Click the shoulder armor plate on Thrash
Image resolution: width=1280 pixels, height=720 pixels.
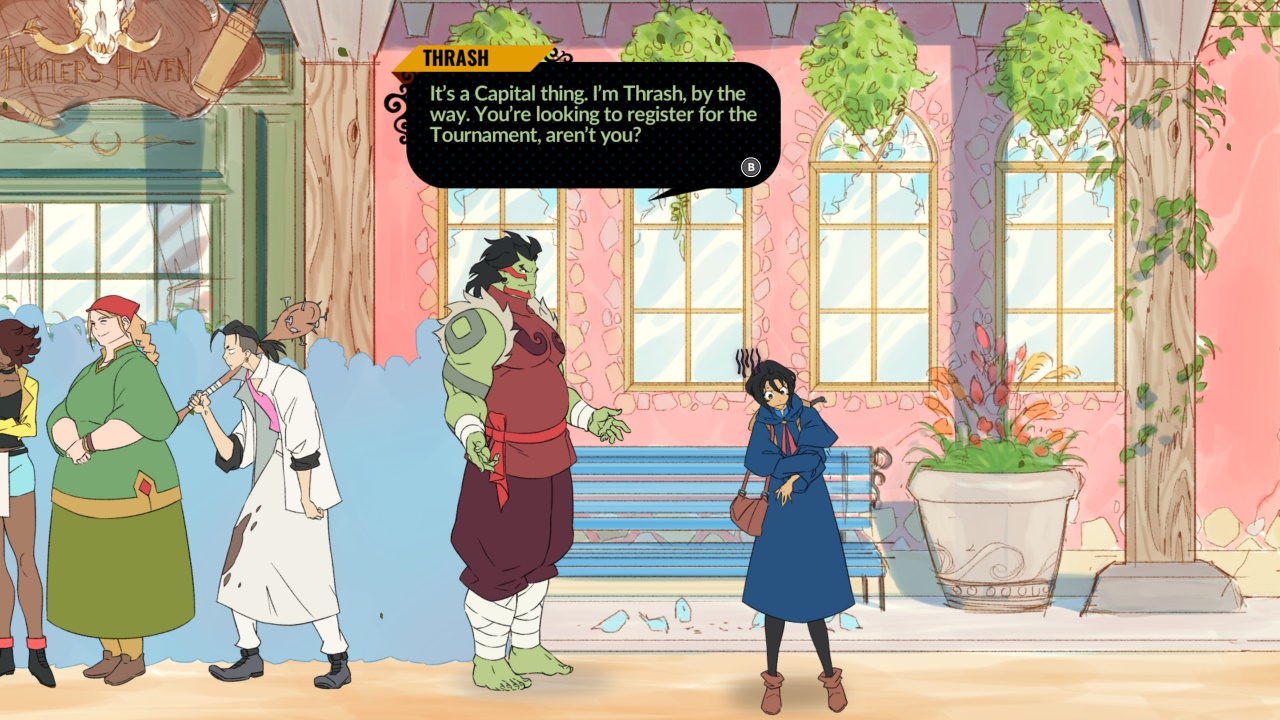468,330
